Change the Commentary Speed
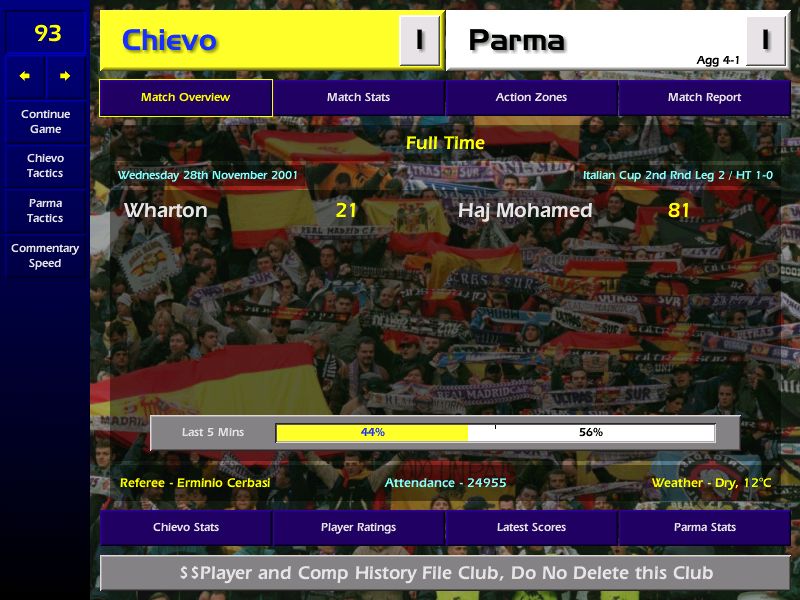The image size is (800, 600). coord(45,256)
